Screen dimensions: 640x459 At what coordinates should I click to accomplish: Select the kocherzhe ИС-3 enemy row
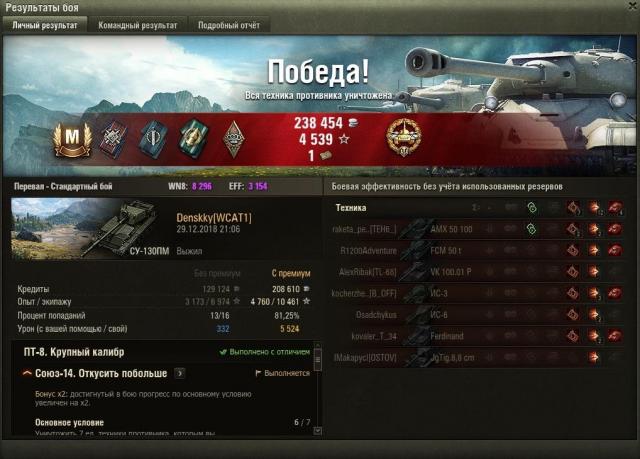480,292
